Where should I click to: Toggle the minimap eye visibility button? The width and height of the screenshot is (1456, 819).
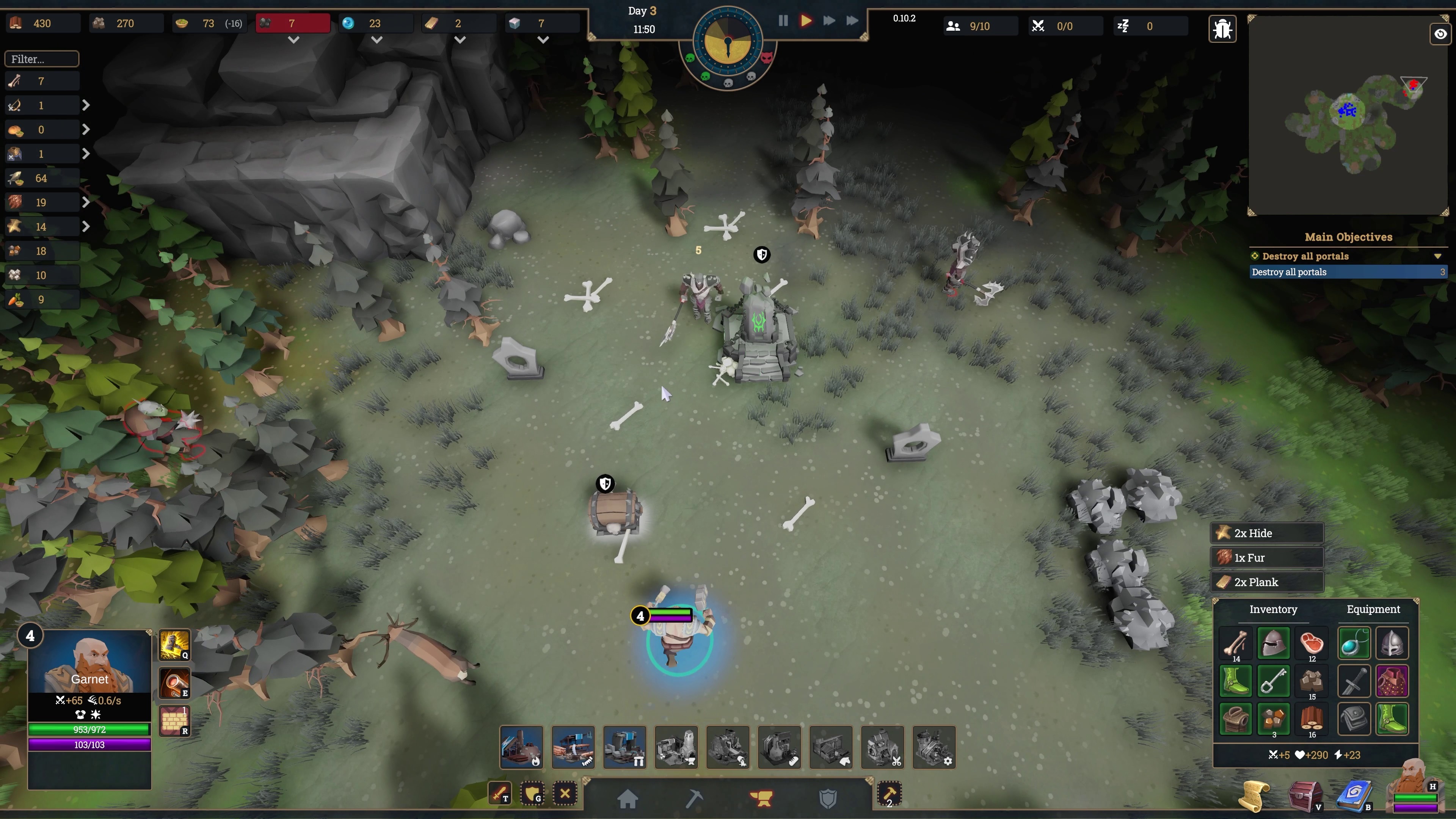point(1440,34)
